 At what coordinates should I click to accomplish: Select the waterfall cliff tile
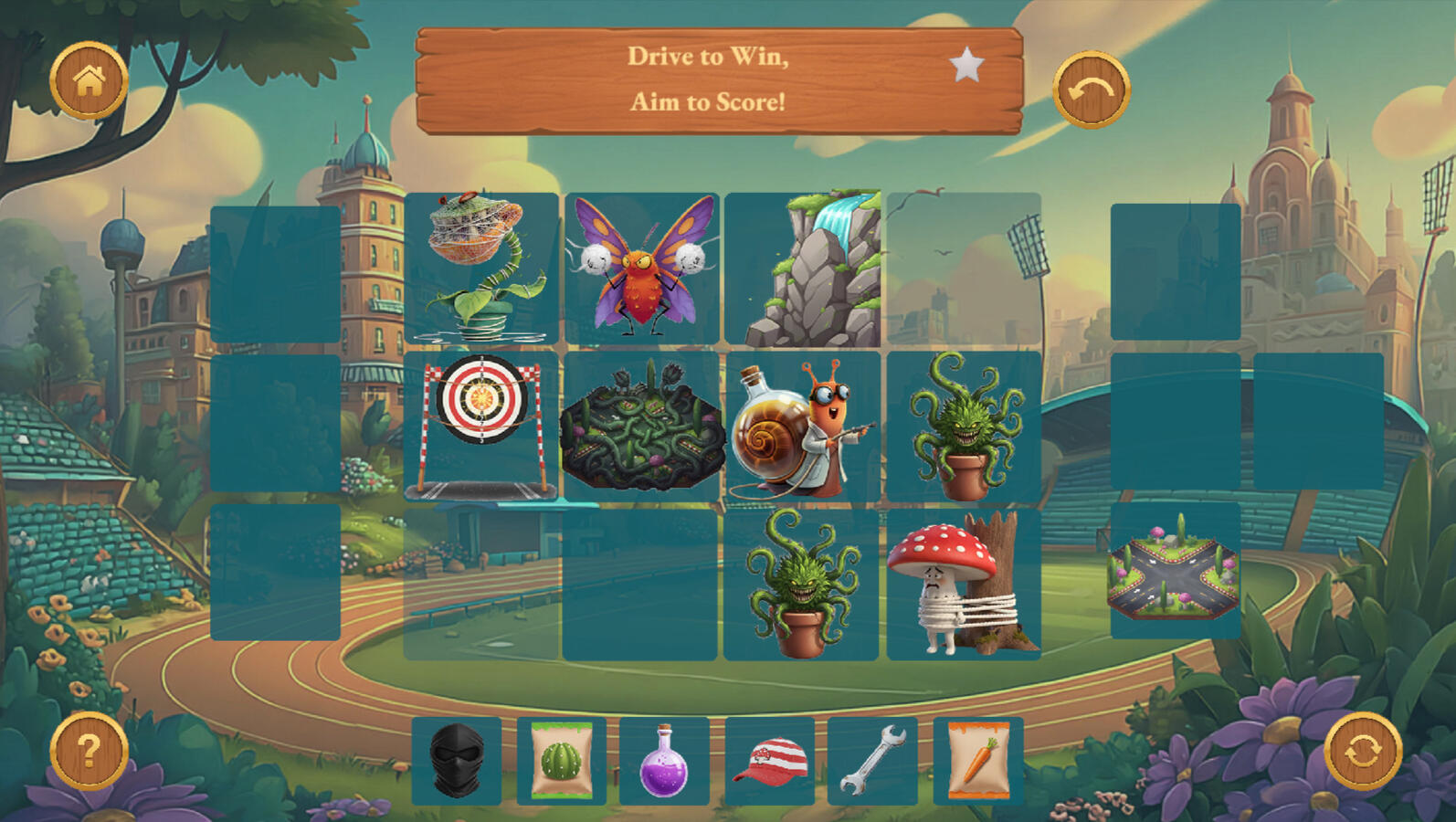pyautogui.click(x=804, y=269)
